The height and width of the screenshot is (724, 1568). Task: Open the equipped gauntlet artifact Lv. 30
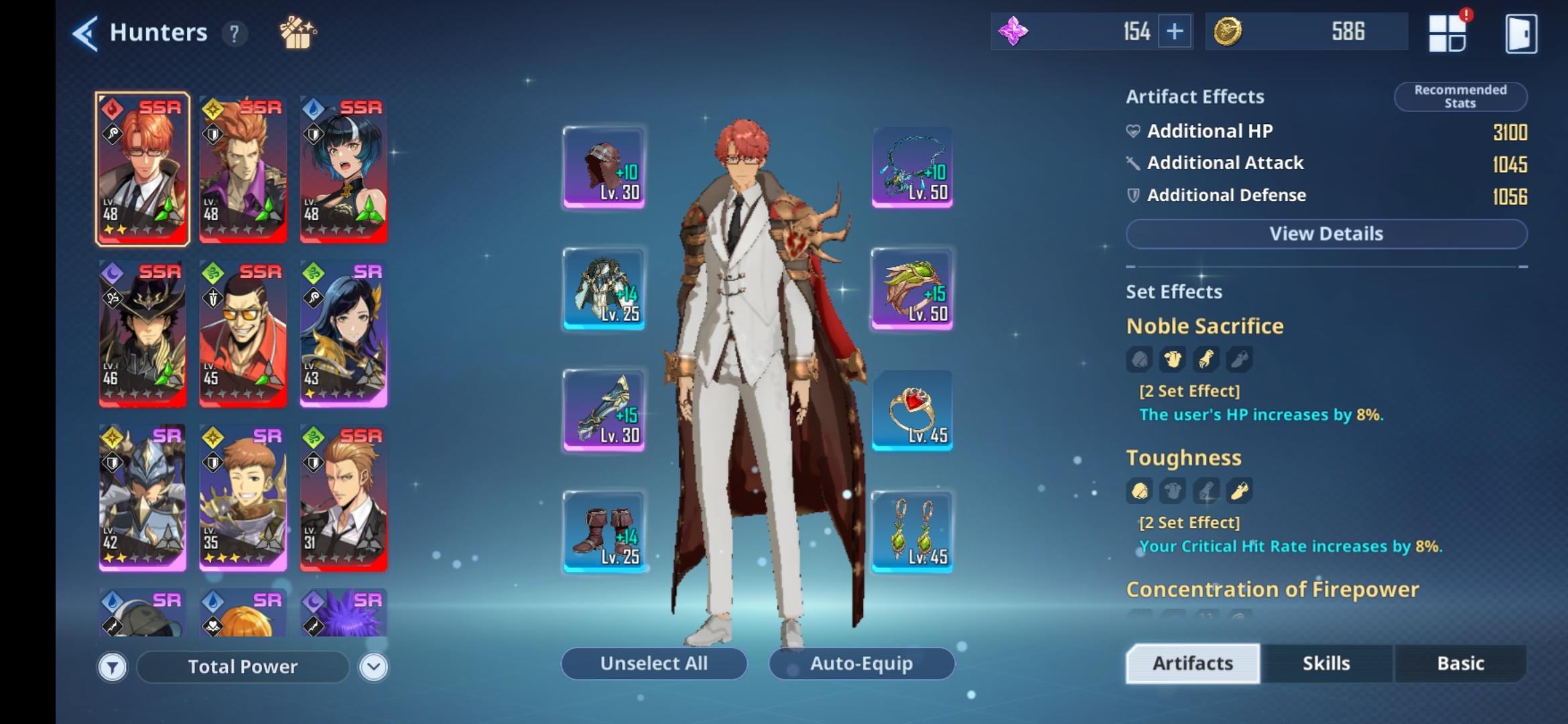[604, 410]
